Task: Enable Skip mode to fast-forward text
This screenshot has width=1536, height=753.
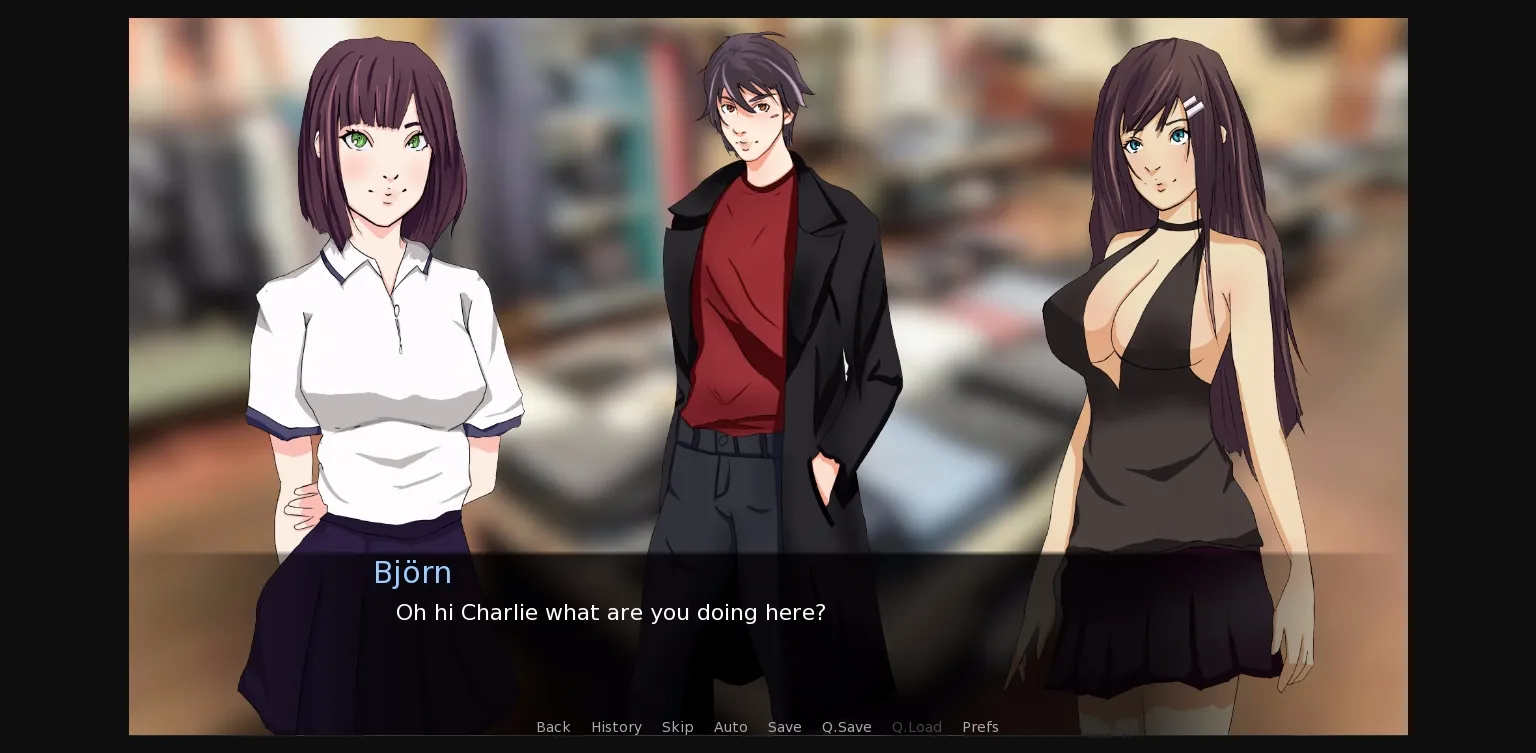Action: tap(677, 727)
